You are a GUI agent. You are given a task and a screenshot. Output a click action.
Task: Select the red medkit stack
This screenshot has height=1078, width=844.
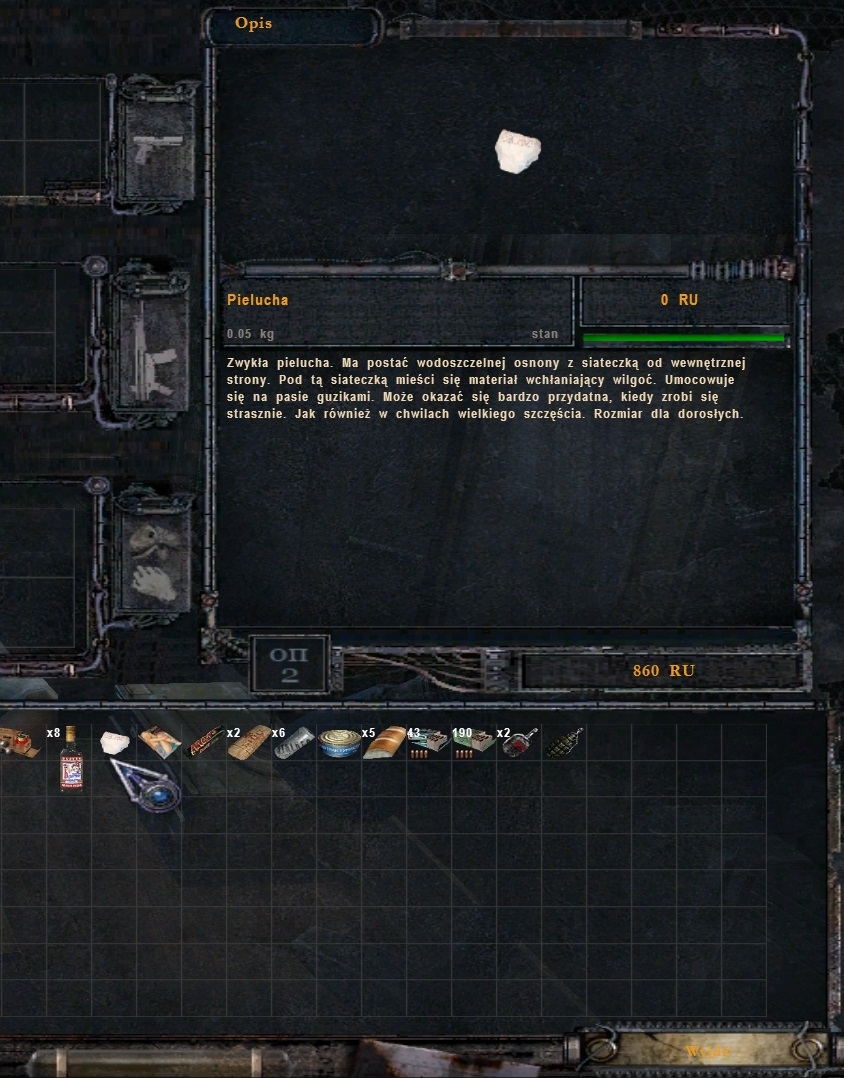tap(22, 742)
